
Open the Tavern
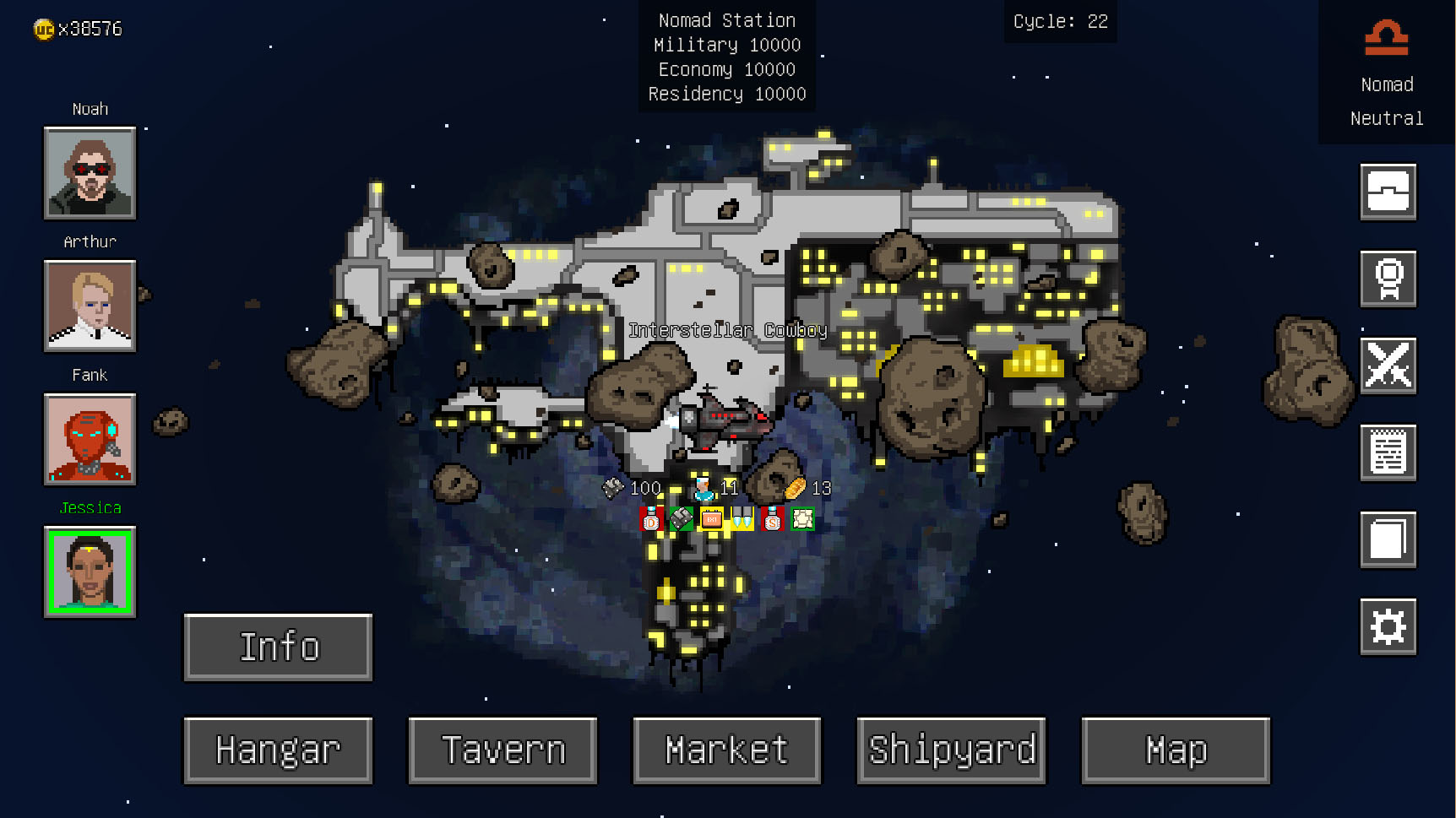click(x=502, y=750)
